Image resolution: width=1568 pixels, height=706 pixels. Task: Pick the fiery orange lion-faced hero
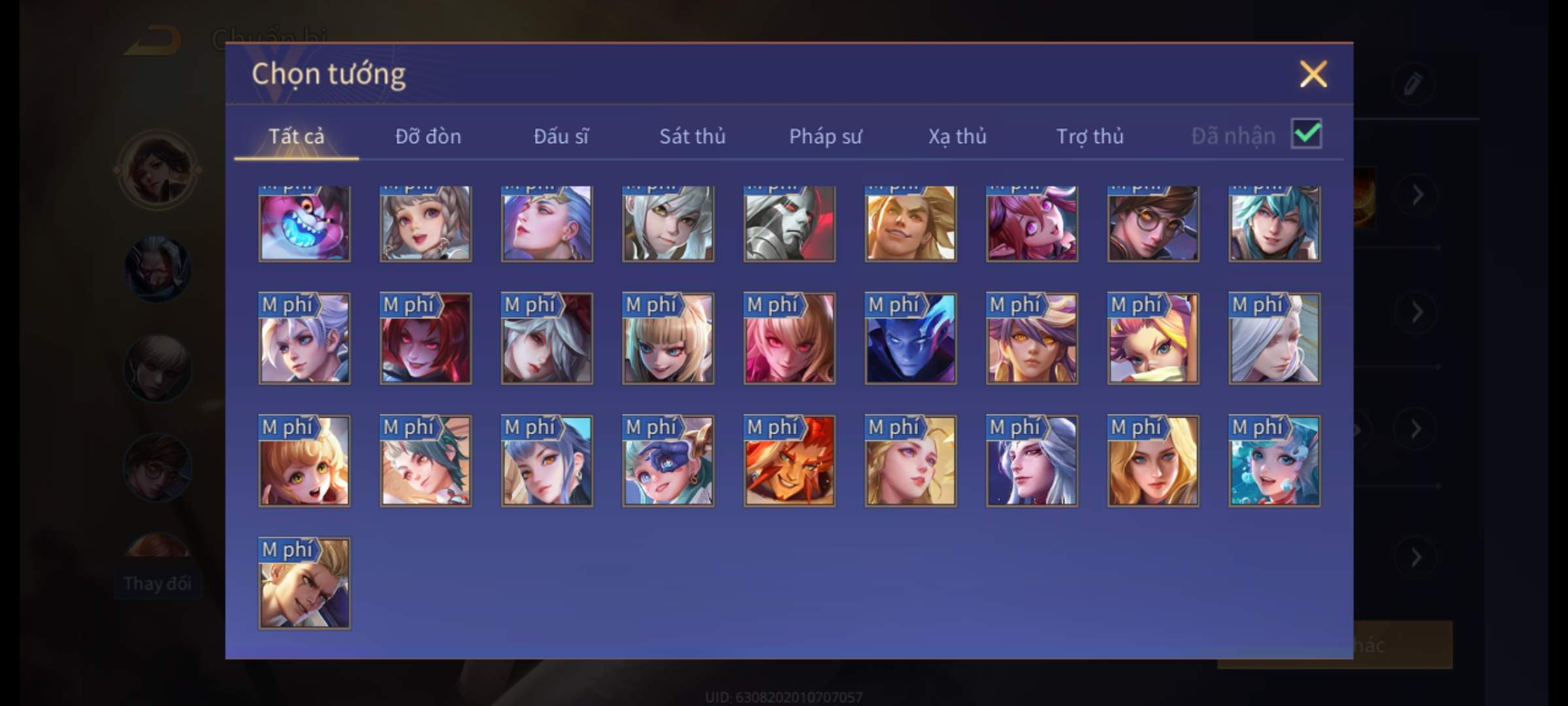coord(789,462)
